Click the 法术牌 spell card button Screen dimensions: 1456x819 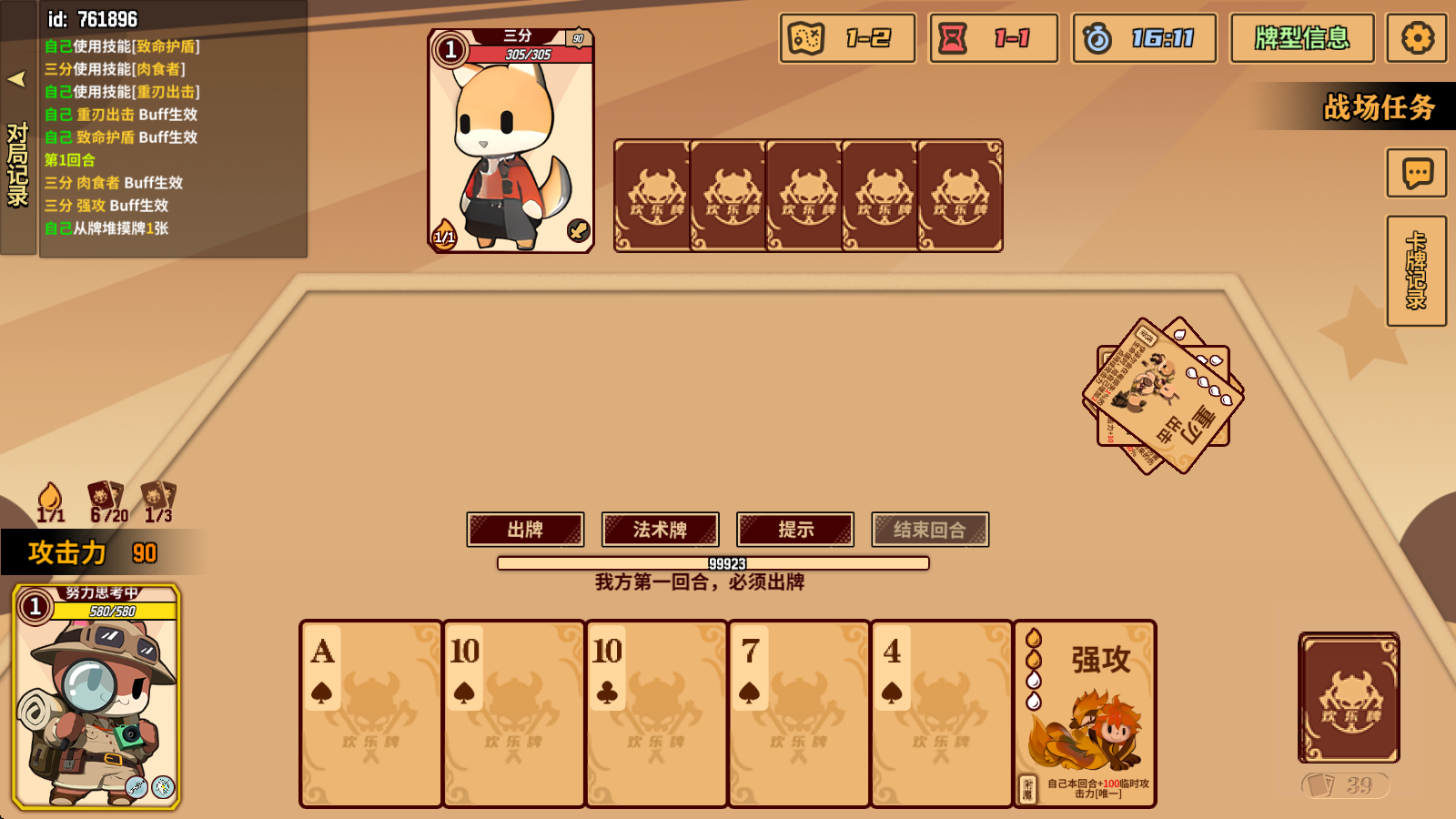659,529
